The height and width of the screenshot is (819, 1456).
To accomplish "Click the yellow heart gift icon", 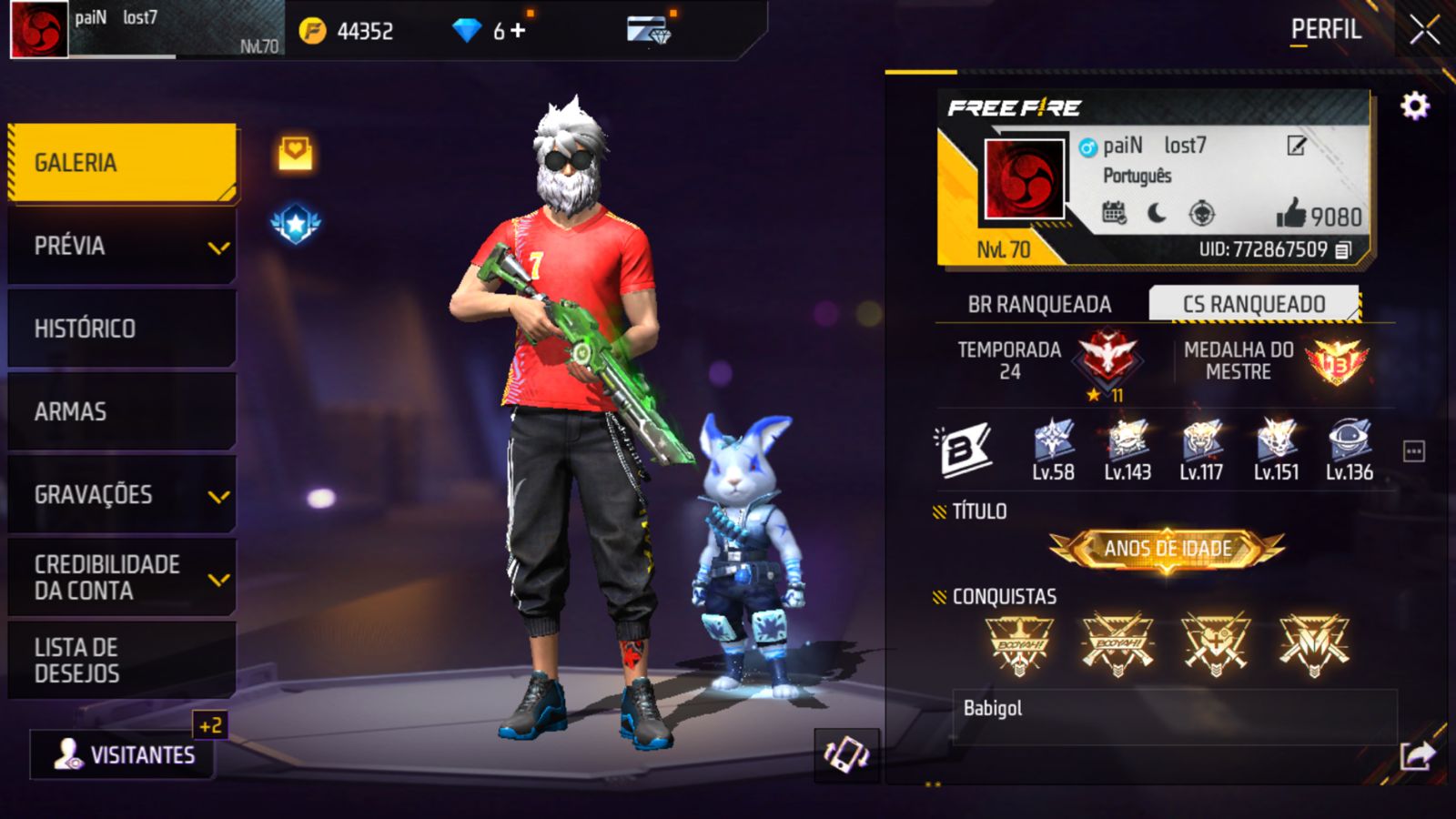I will click(x=295, y=153).
